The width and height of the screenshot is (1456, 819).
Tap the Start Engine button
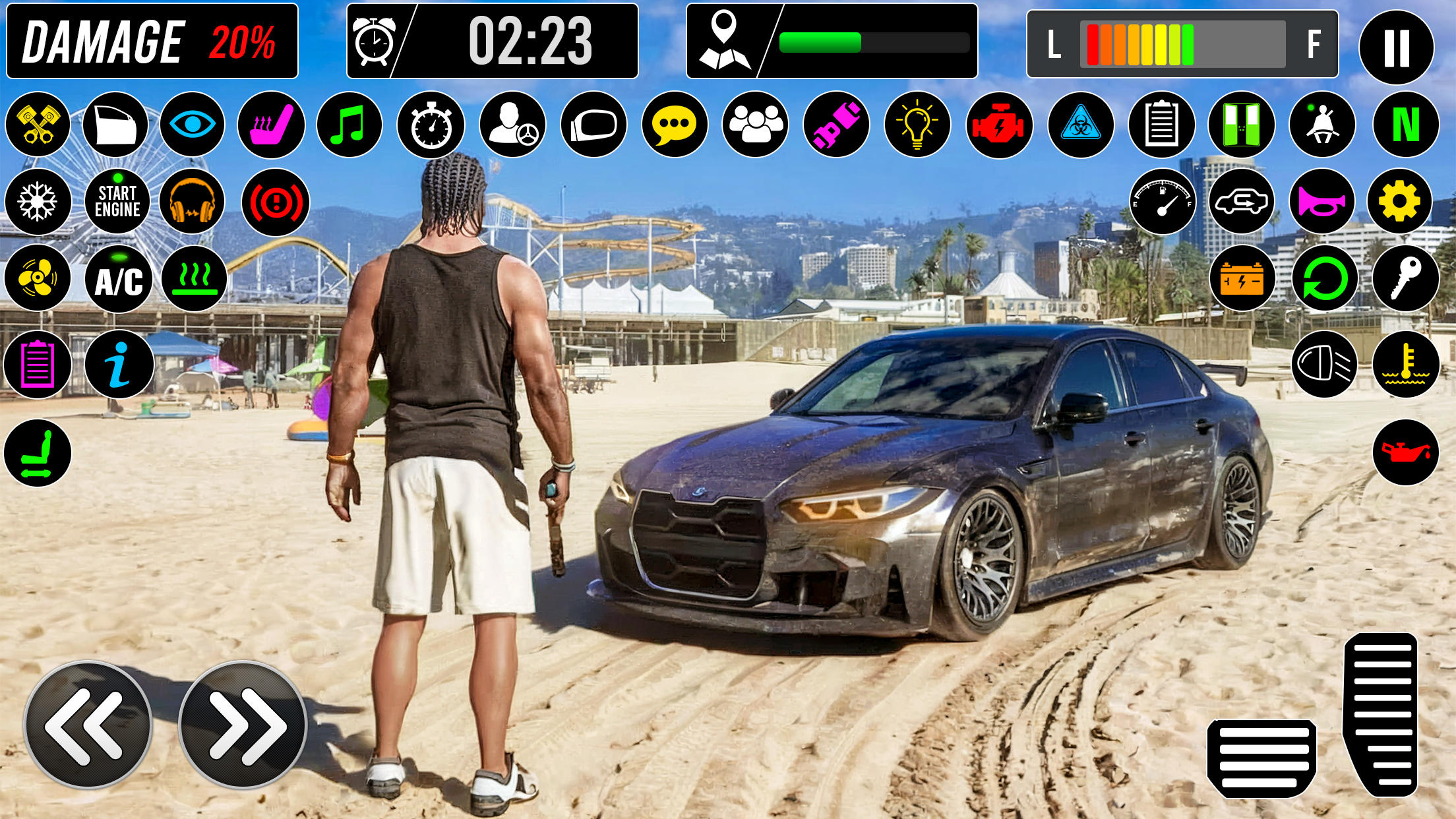pos(117,201)
